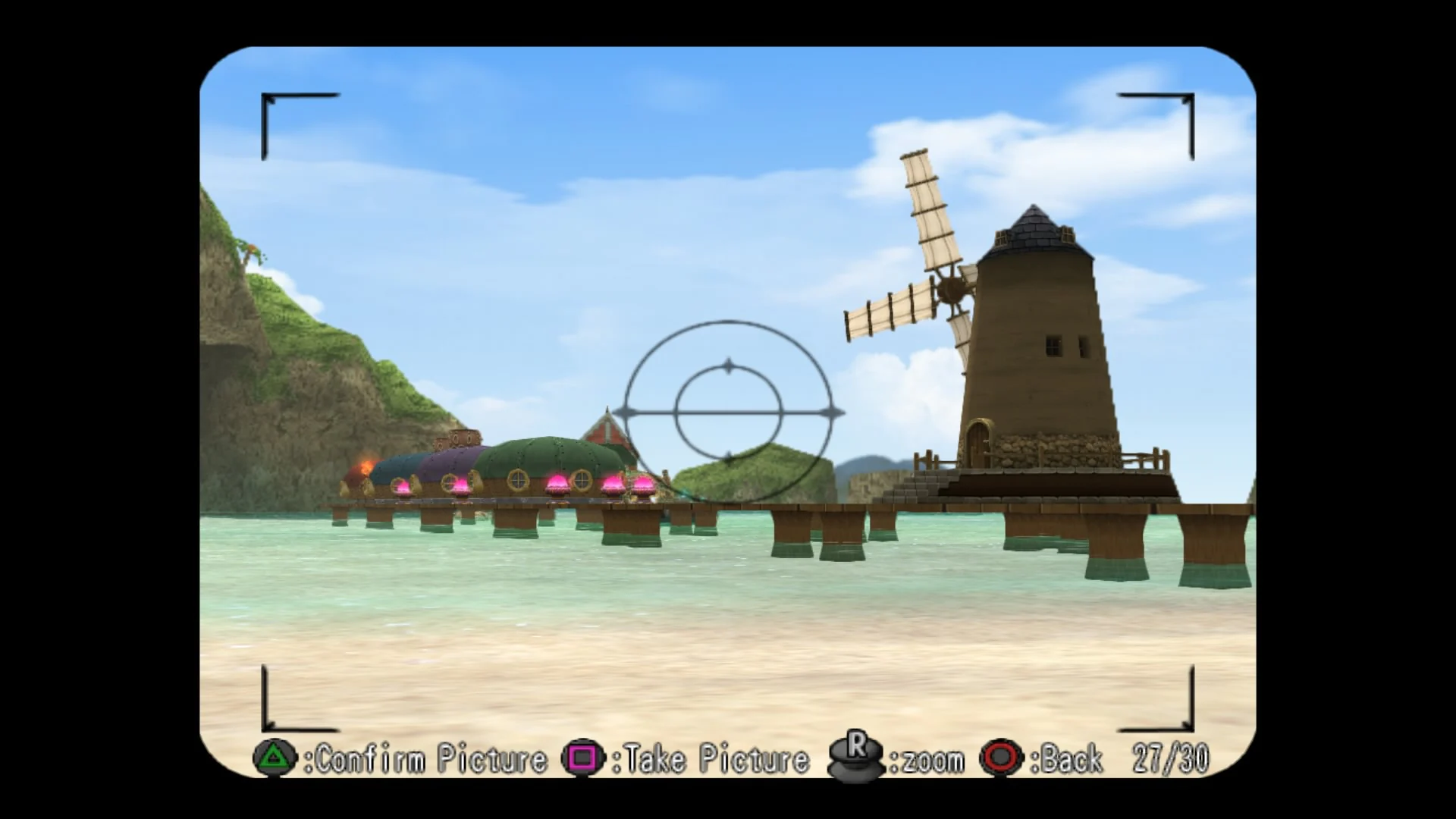Viewport: 1456px width, 819px height.
Task: Click the red Circle button icon
Action: pos(1001,757)
